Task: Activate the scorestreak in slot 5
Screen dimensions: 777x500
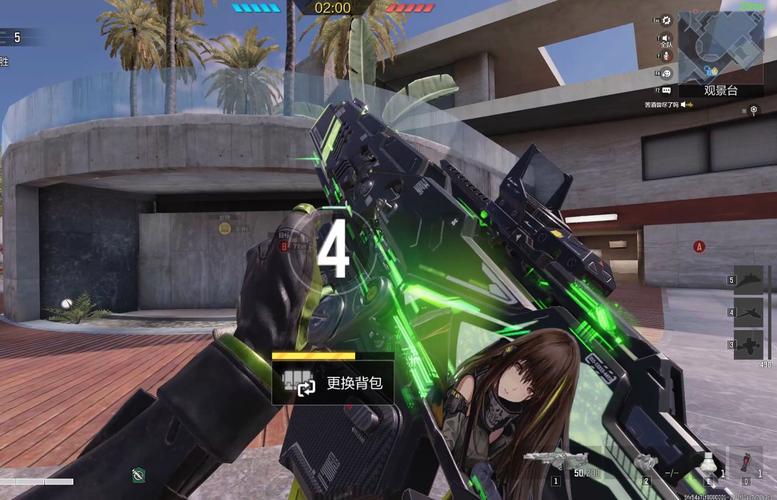Action: 748,278
